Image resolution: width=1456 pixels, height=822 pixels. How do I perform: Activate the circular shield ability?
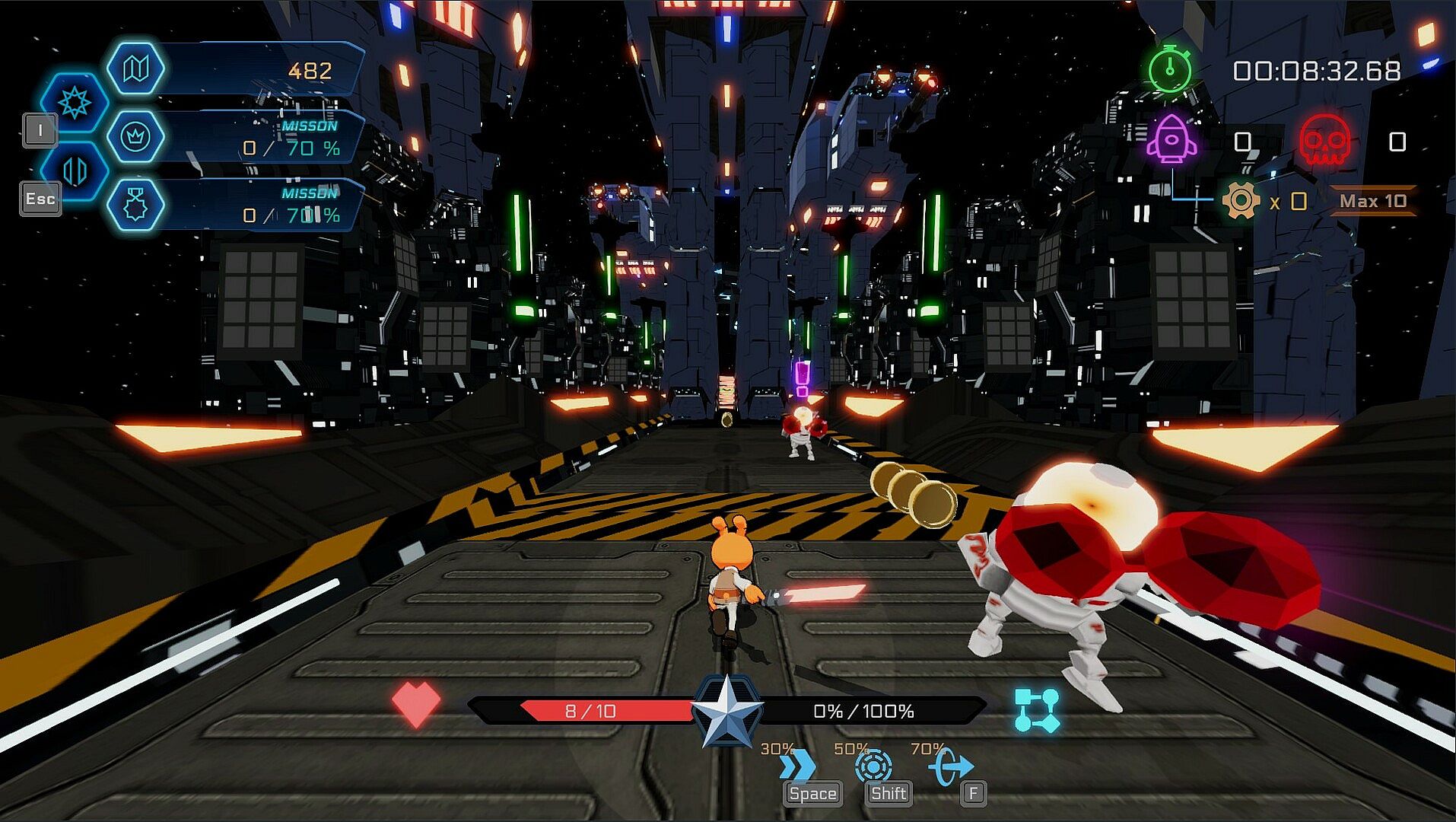click(x=873, y=766)
